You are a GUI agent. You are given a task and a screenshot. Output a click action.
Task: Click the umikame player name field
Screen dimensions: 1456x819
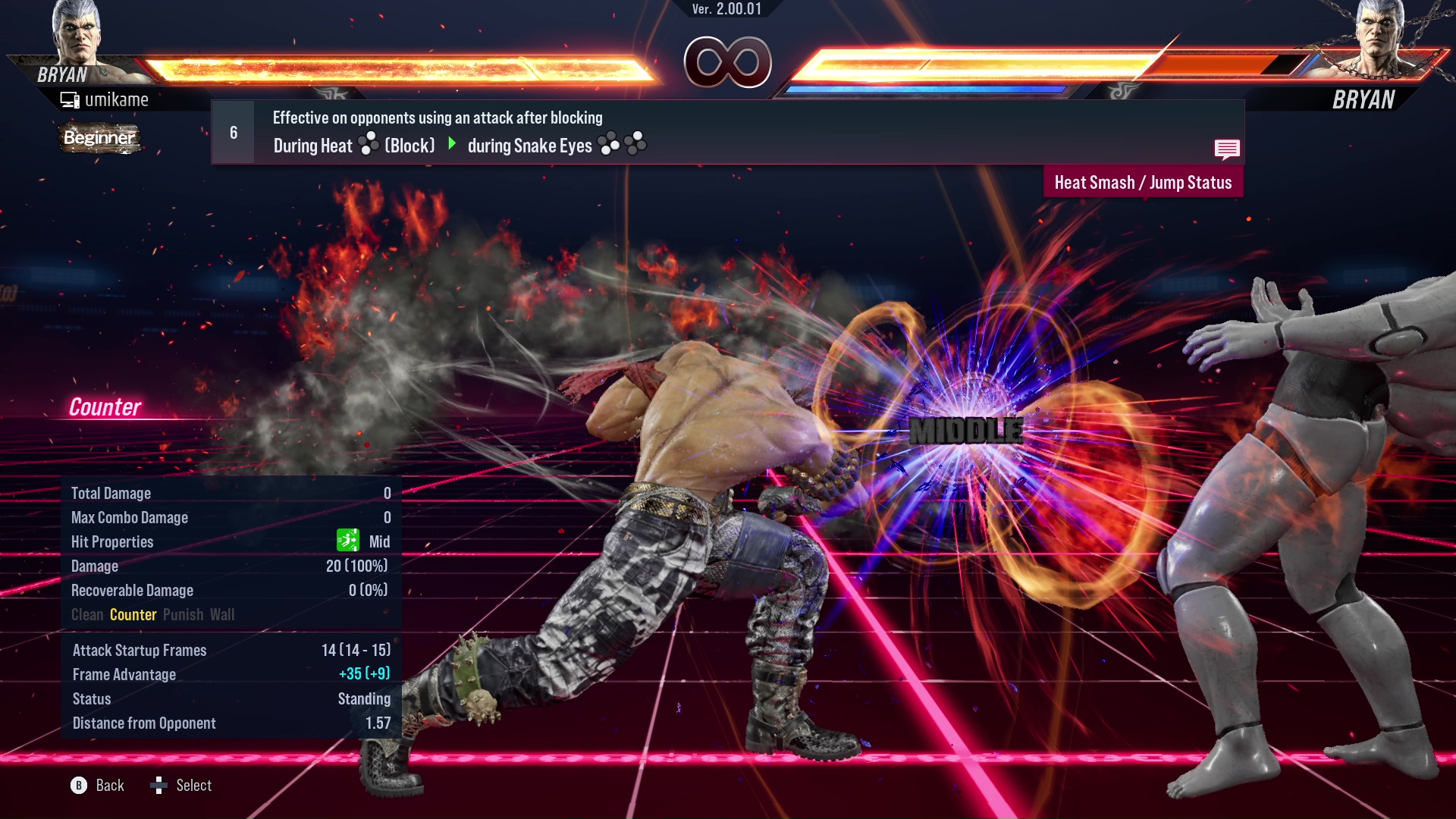pyautogui.click(x=118, y=99)
